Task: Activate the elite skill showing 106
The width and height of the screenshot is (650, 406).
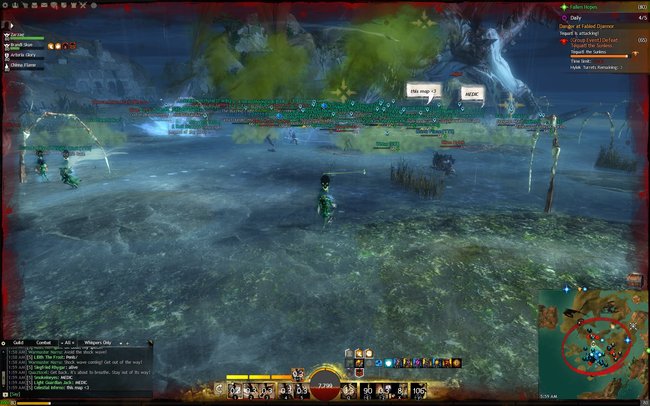Action: 419,390
